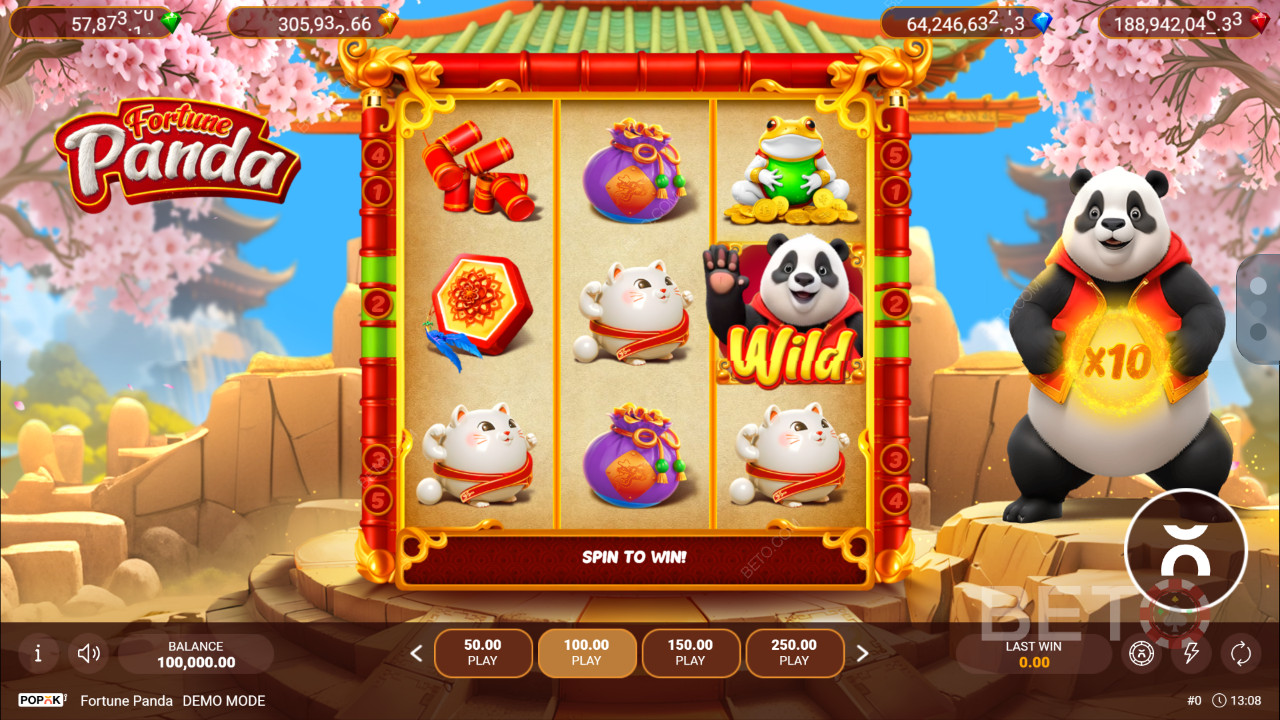
Task: Choose the 100.00 play bet
Action: (x=587, y=653)
